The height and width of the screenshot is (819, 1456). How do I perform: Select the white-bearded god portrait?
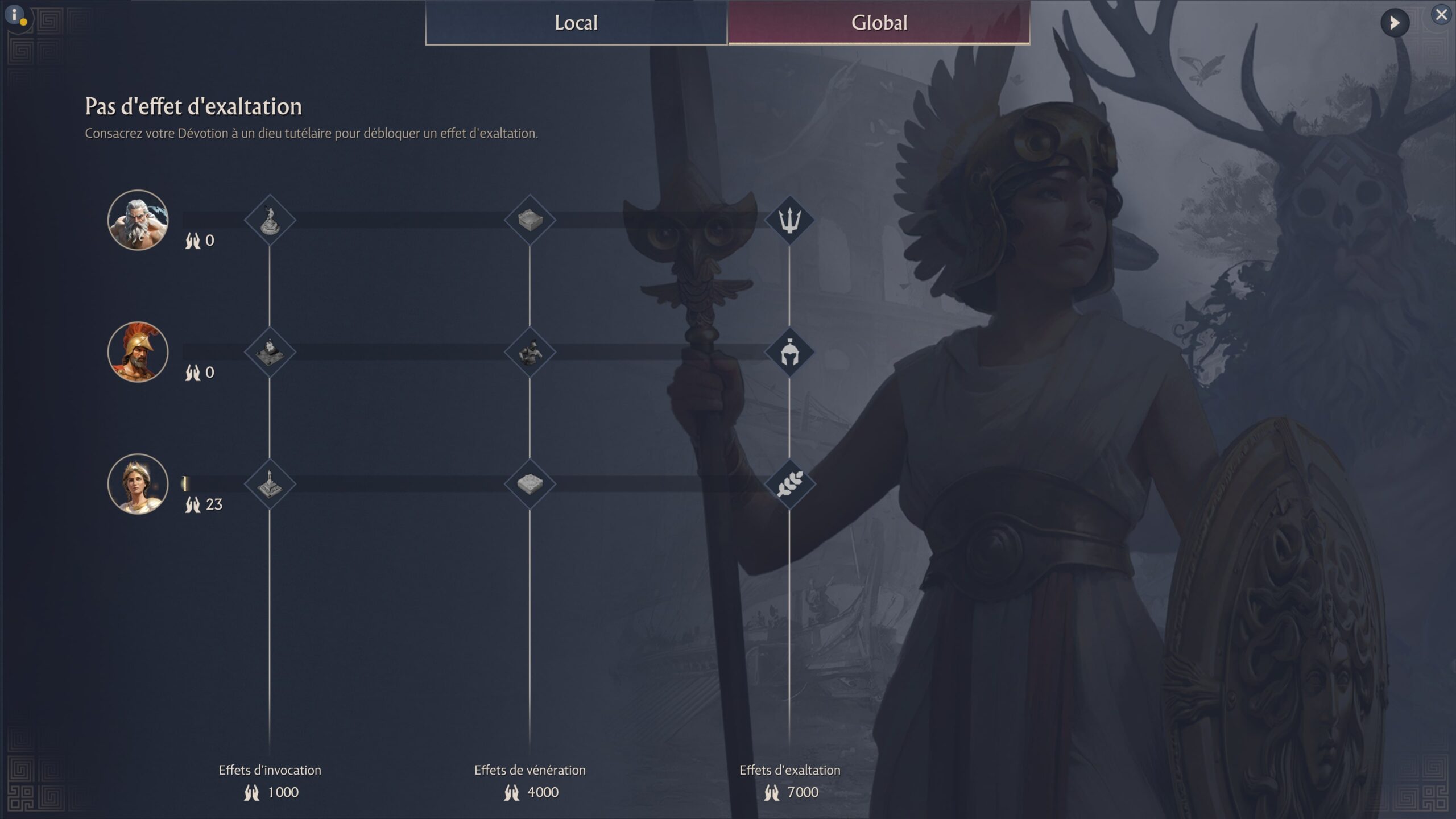click(x=138, y=220)
